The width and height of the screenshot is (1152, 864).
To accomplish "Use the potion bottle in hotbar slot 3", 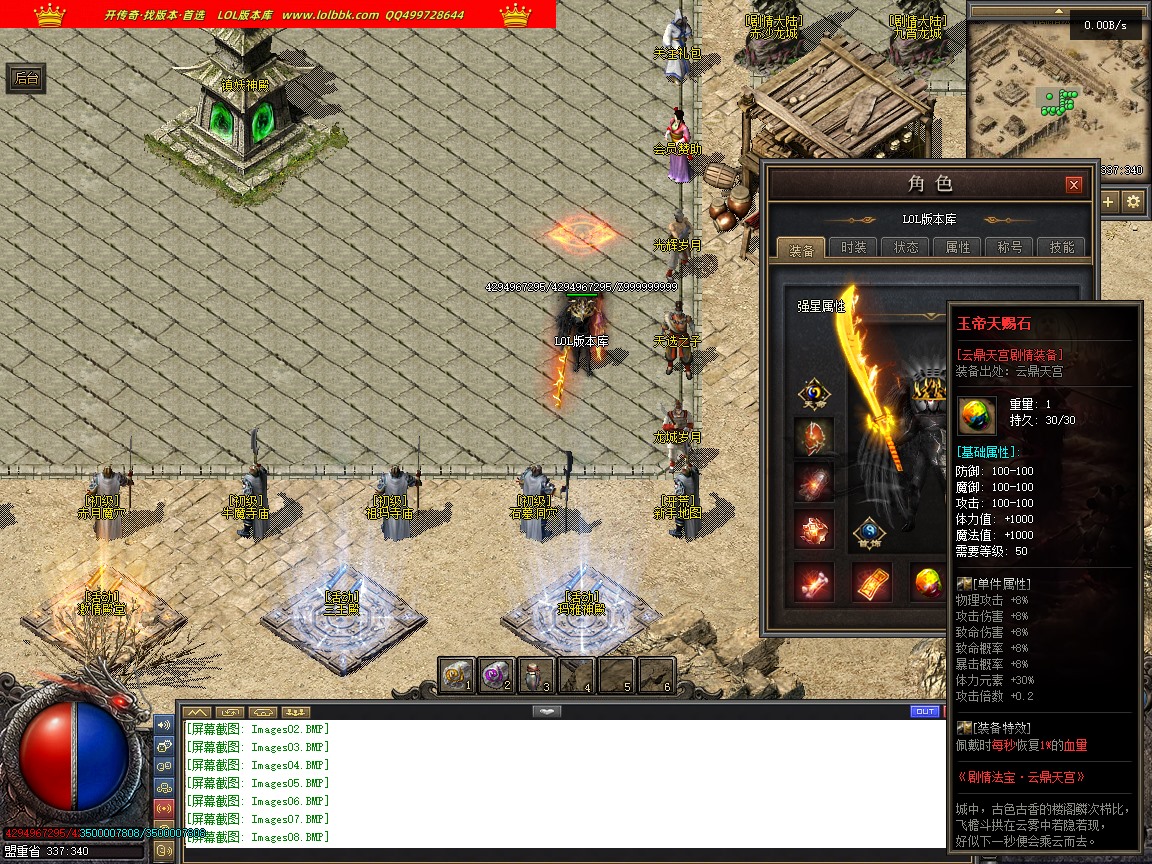I will (x=536, y=676).
